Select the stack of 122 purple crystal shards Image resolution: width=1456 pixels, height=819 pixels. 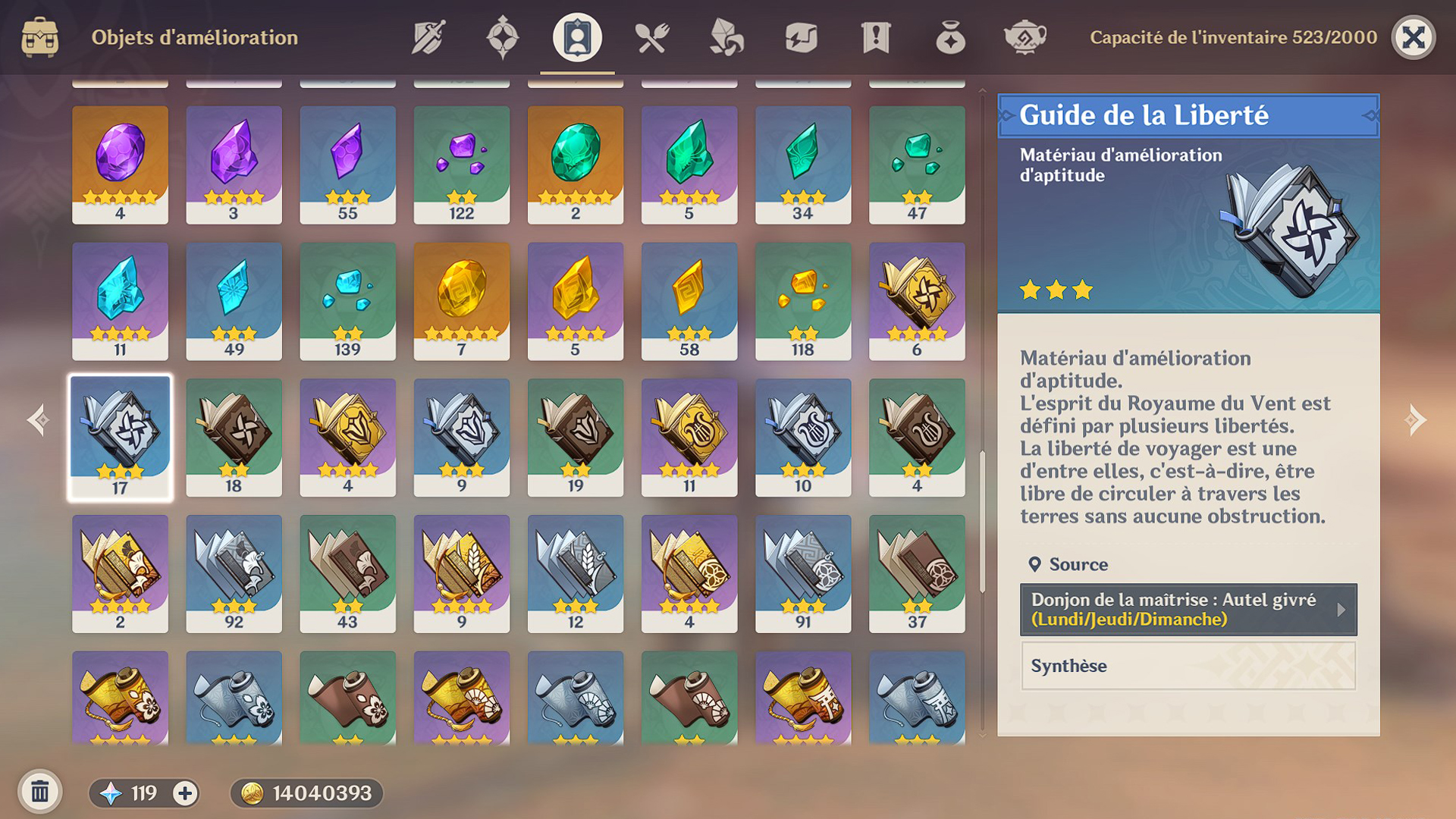(461, 163)
